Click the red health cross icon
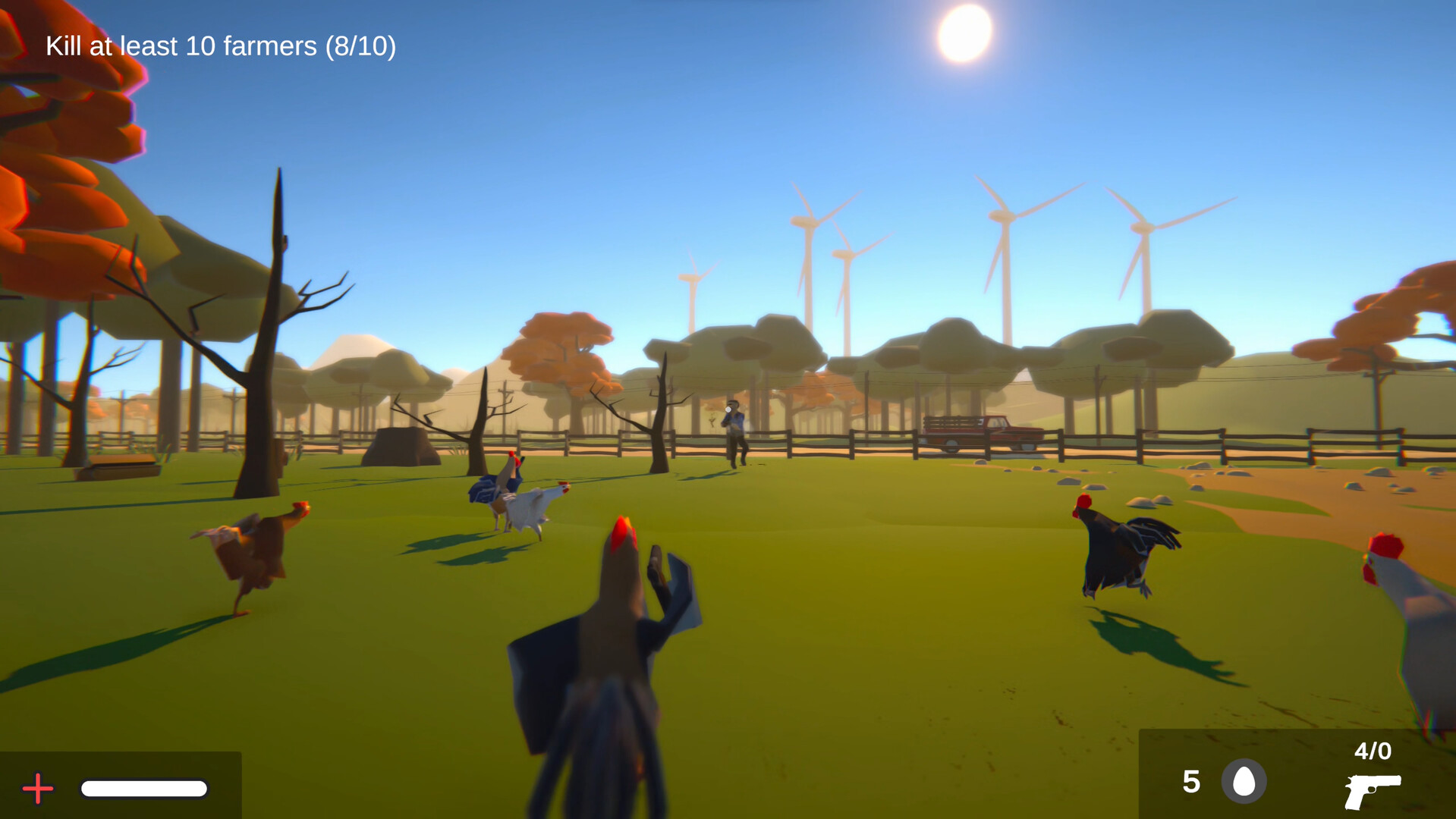The image size is (1456, 819). click(x=37, y=789)
